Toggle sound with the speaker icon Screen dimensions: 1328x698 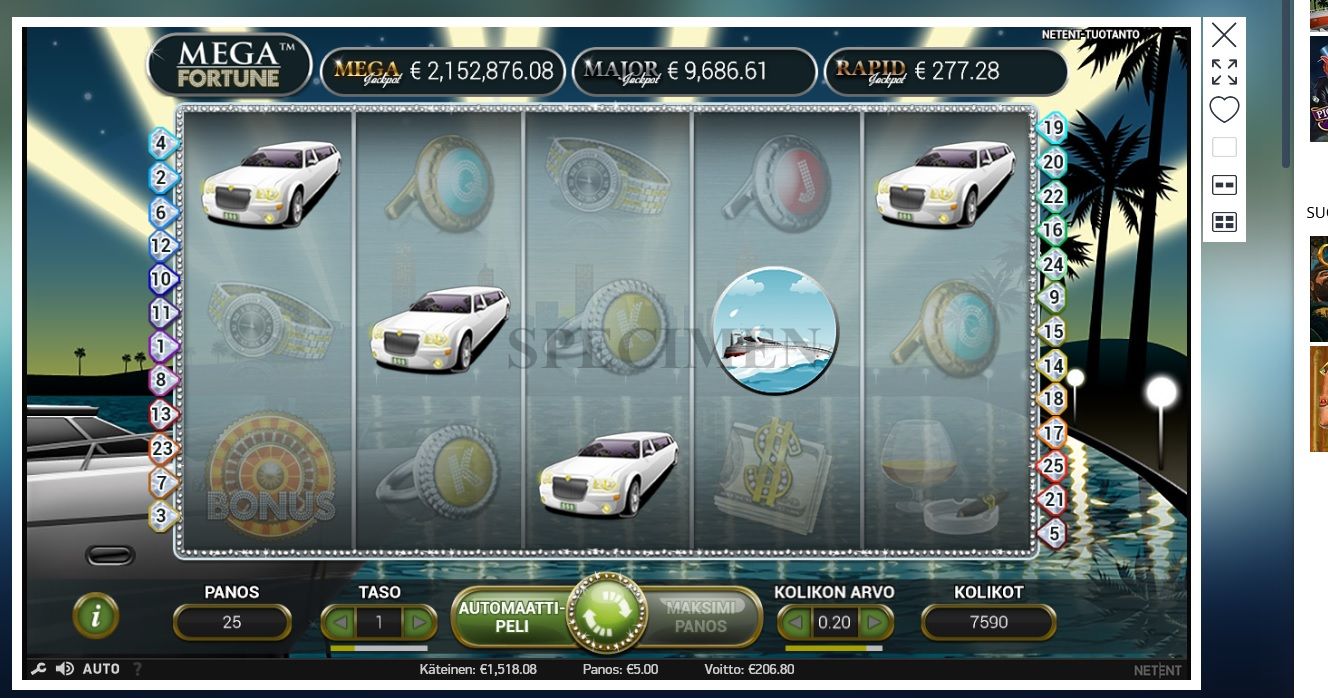coord(65,669)
